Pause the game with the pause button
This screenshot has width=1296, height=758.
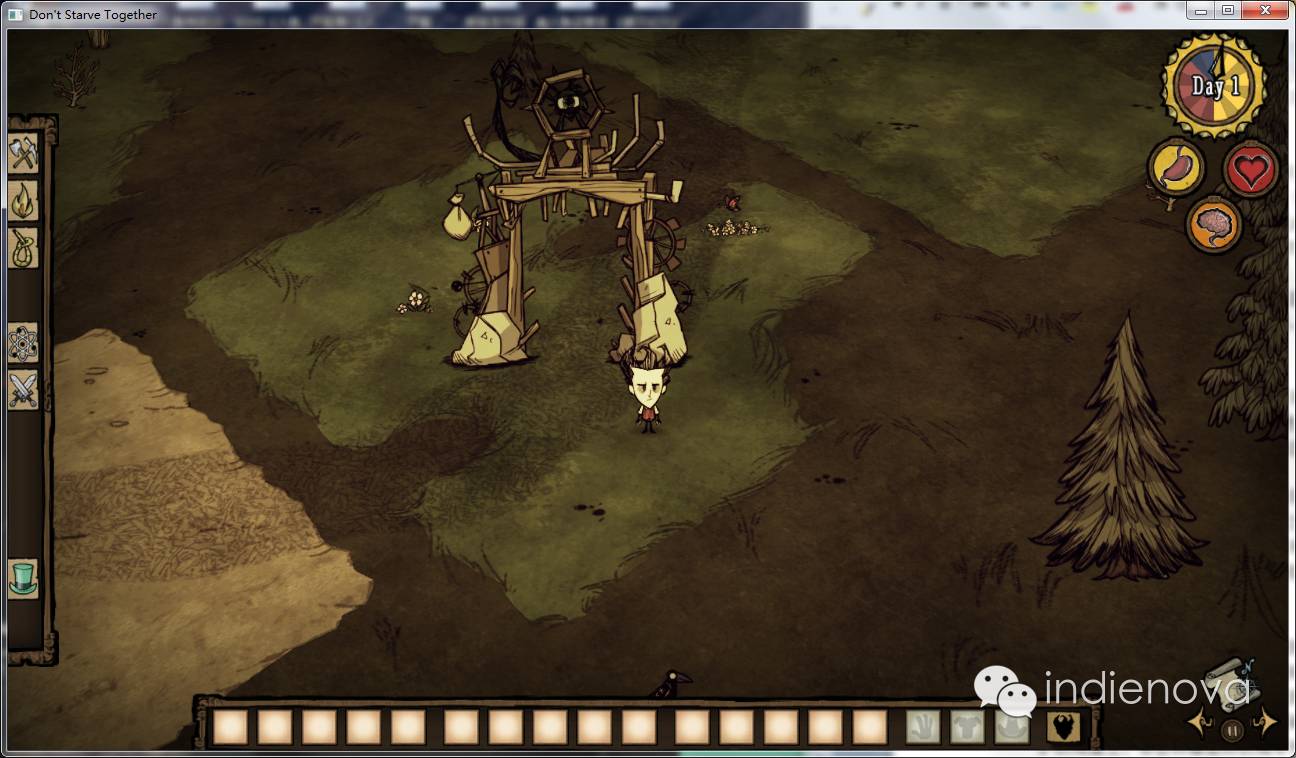point(1232,731)
